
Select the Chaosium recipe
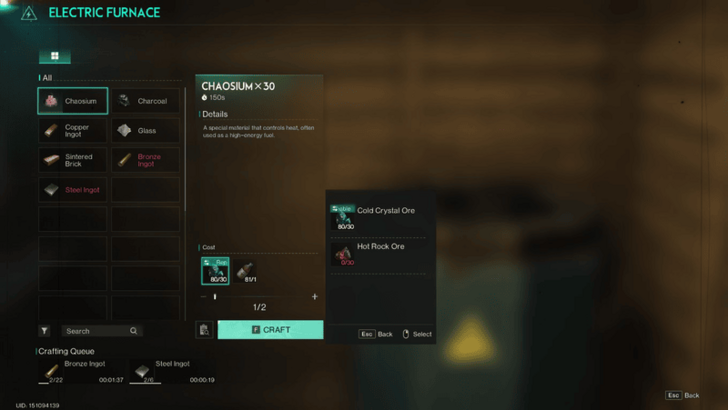72,101
